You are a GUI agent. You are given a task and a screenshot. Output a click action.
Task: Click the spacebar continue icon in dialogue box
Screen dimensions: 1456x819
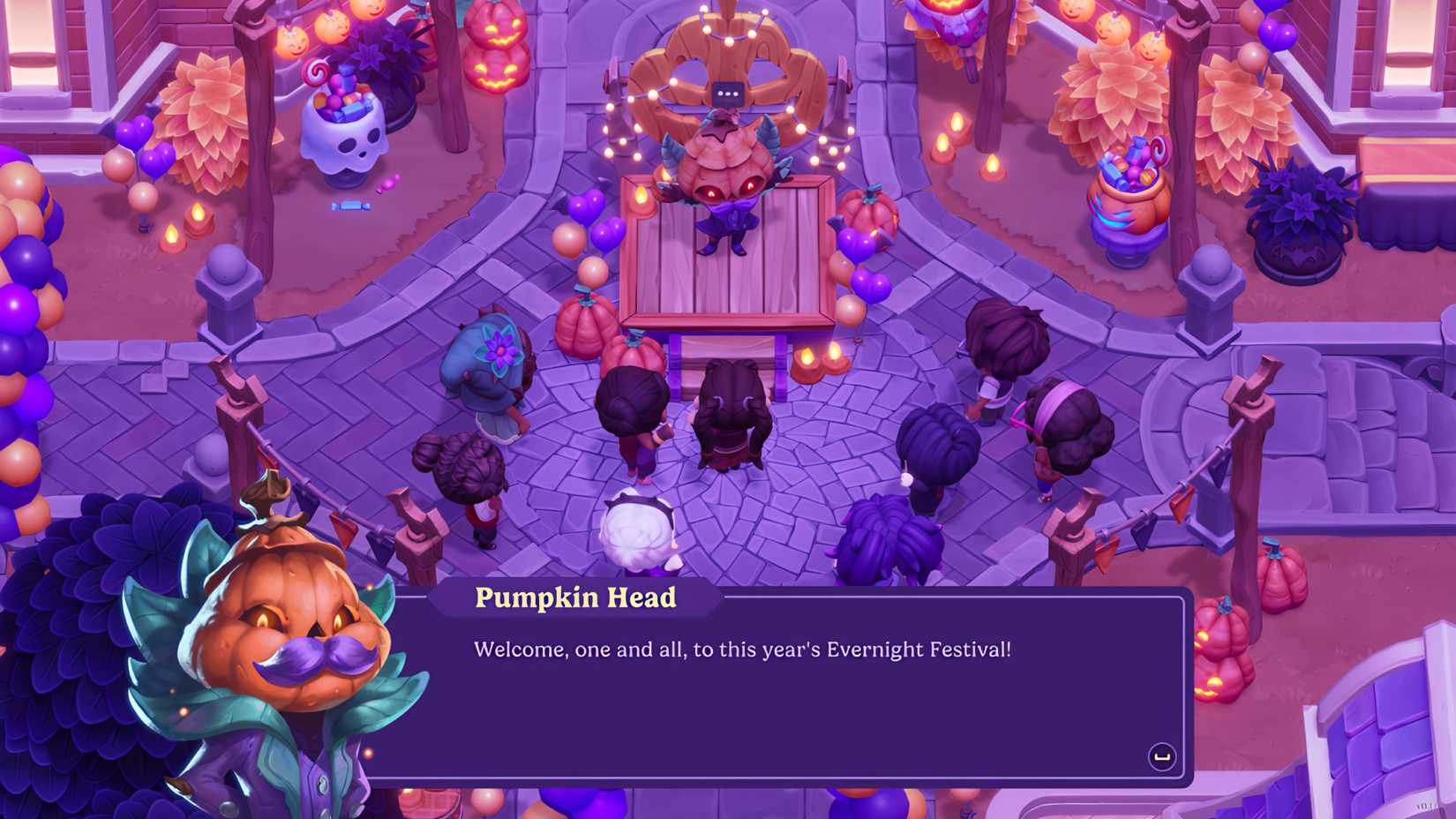1162,755
